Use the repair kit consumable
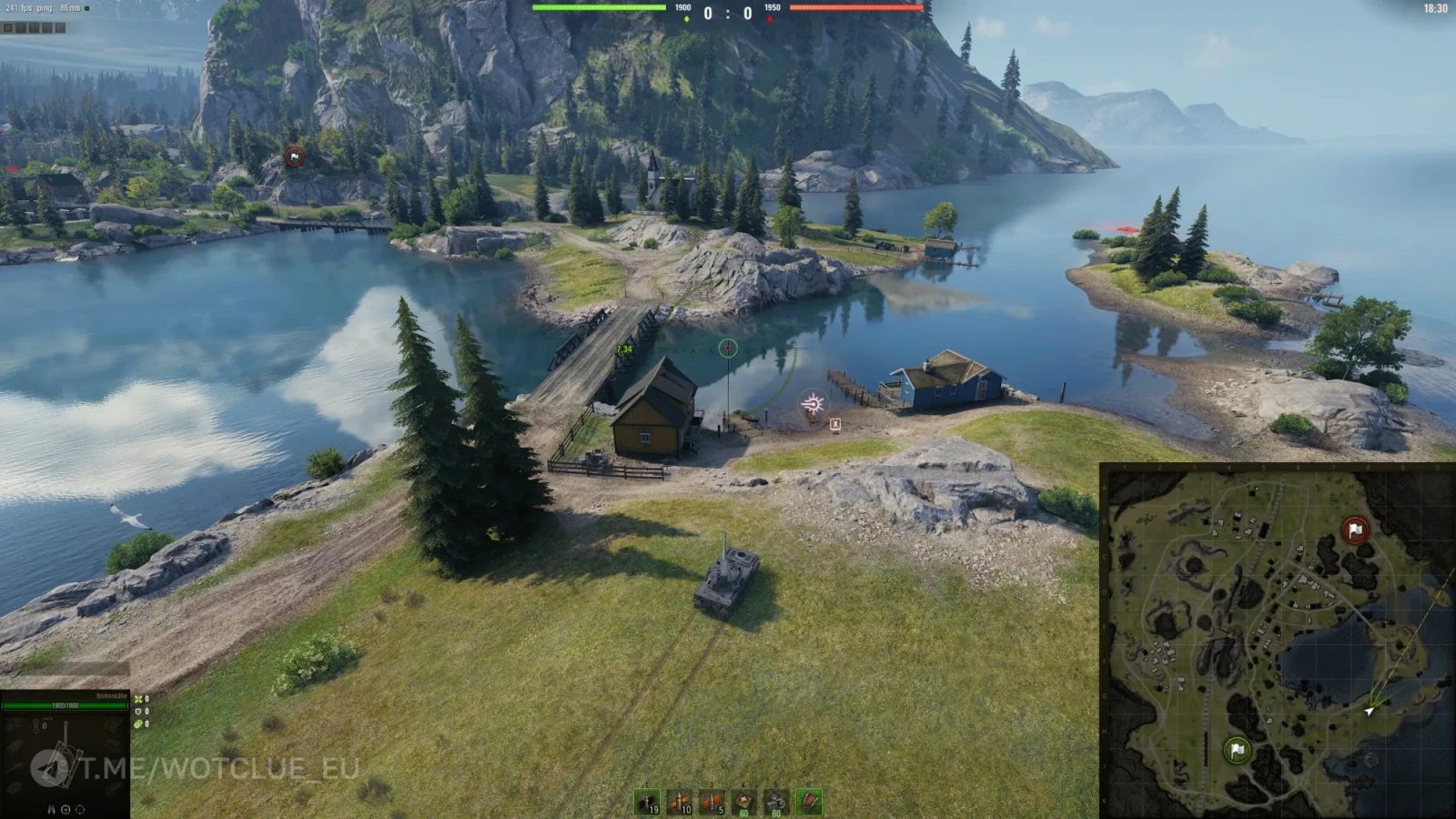 pos(775,802)
